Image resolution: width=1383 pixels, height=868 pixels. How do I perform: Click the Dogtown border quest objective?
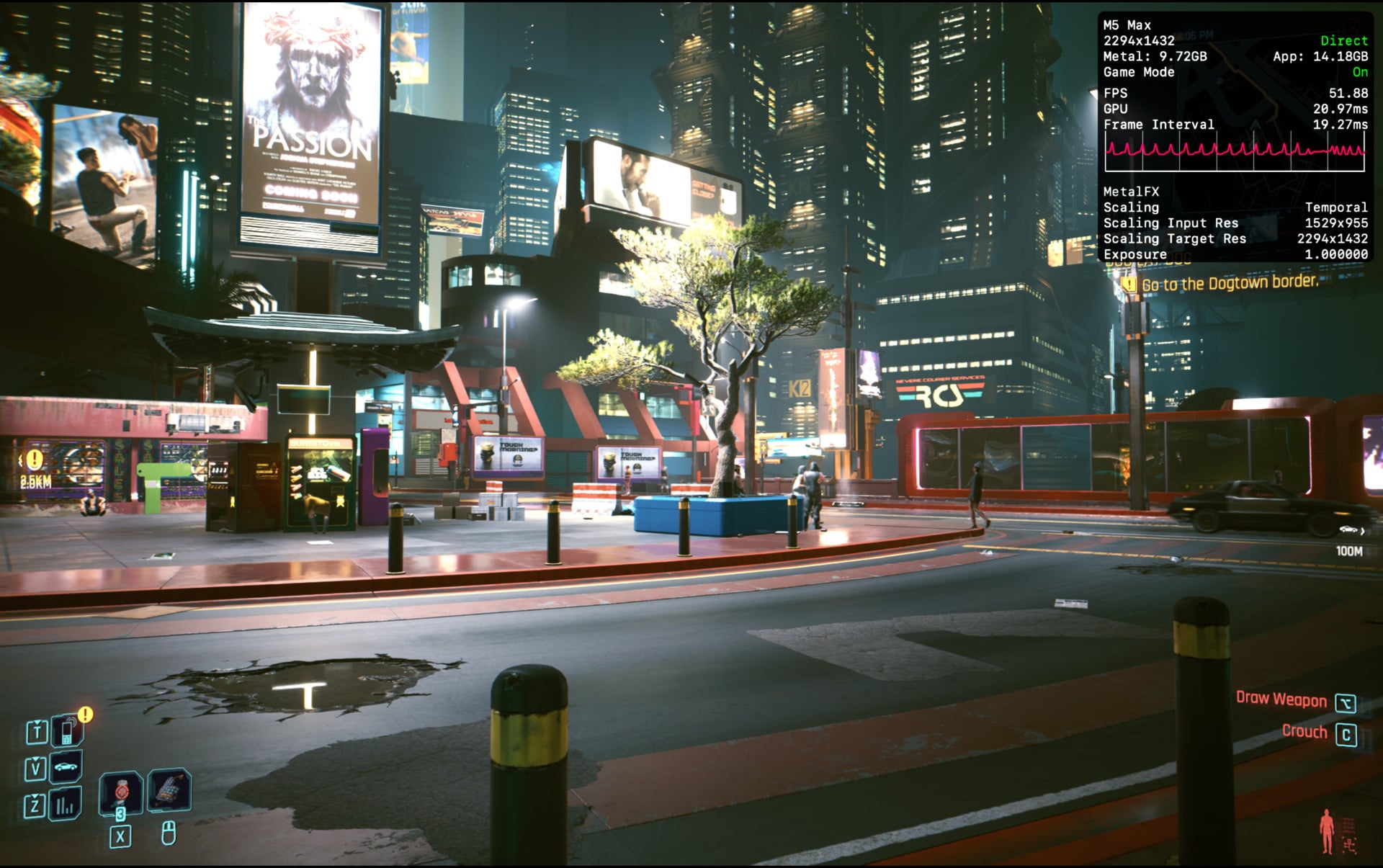(1230, 283)
